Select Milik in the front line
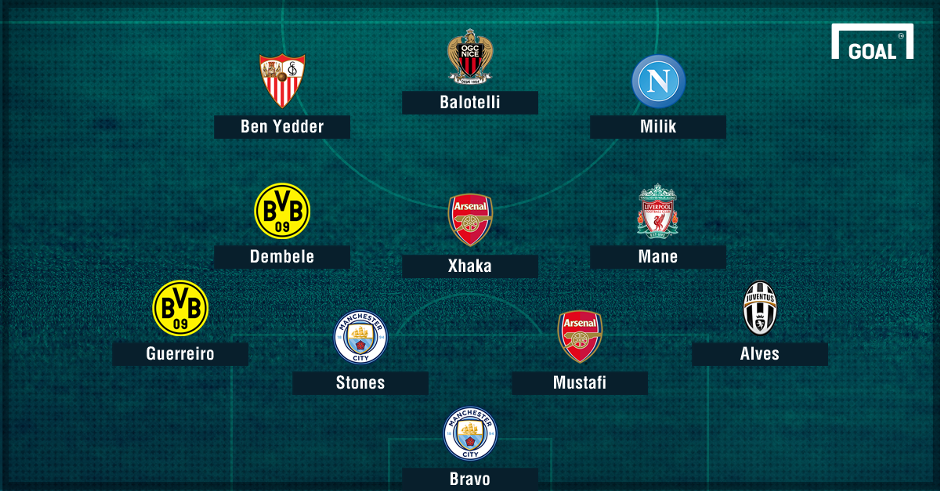The width and height of the screenshot is (940, 491). pos(658,126)
